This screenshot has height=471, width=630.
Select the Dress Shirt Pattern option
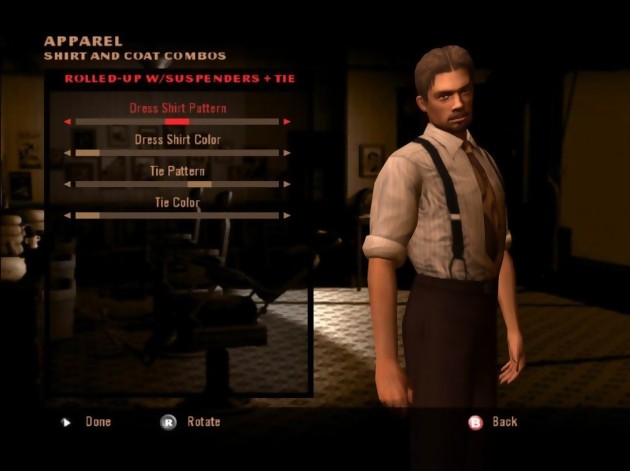[177, 108]
